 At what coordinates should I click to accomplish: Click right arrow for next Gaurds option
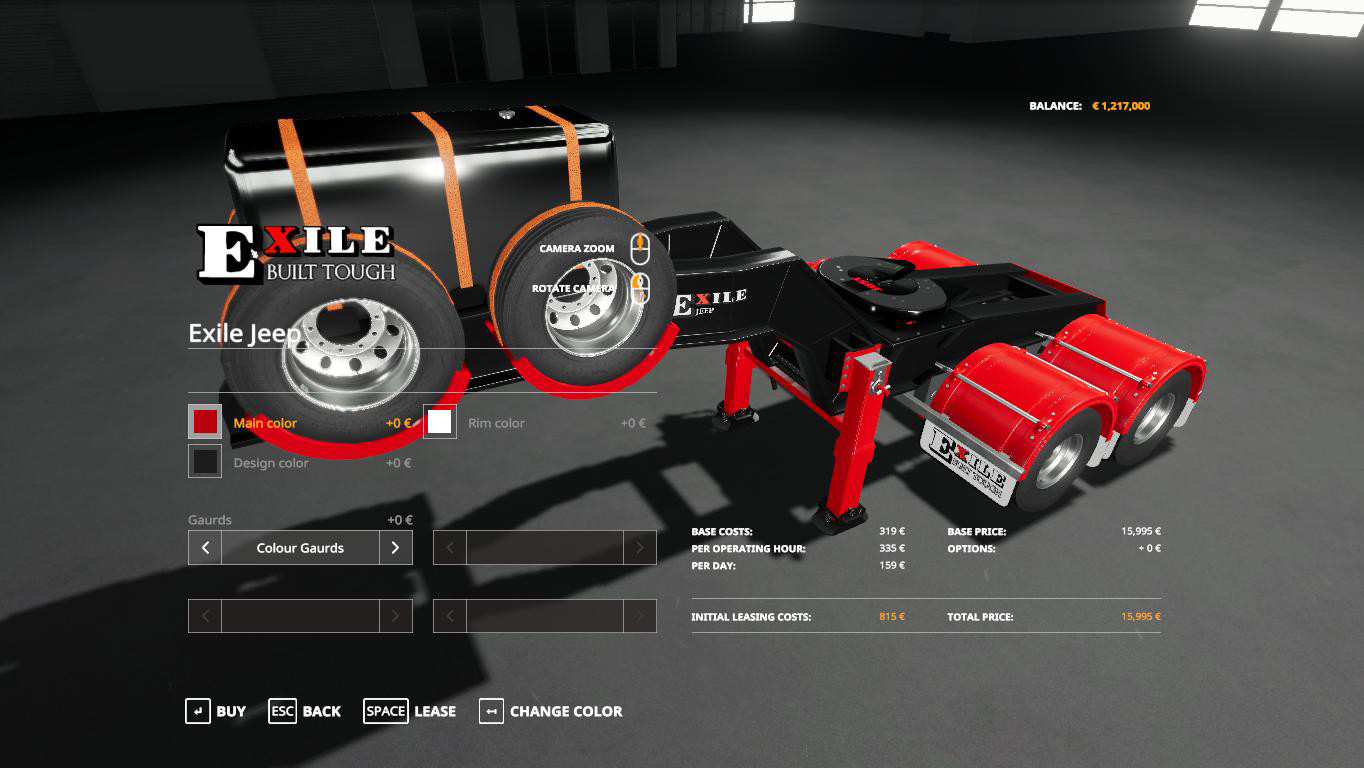point(396,548)
